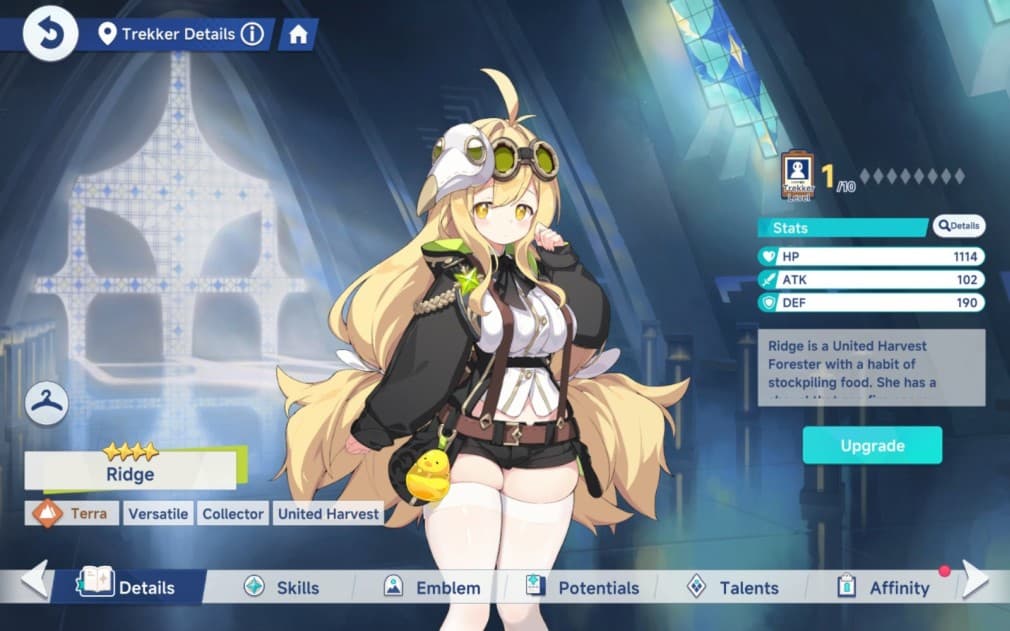
Task: Open the Potentials tab
Action: (583, 587)
